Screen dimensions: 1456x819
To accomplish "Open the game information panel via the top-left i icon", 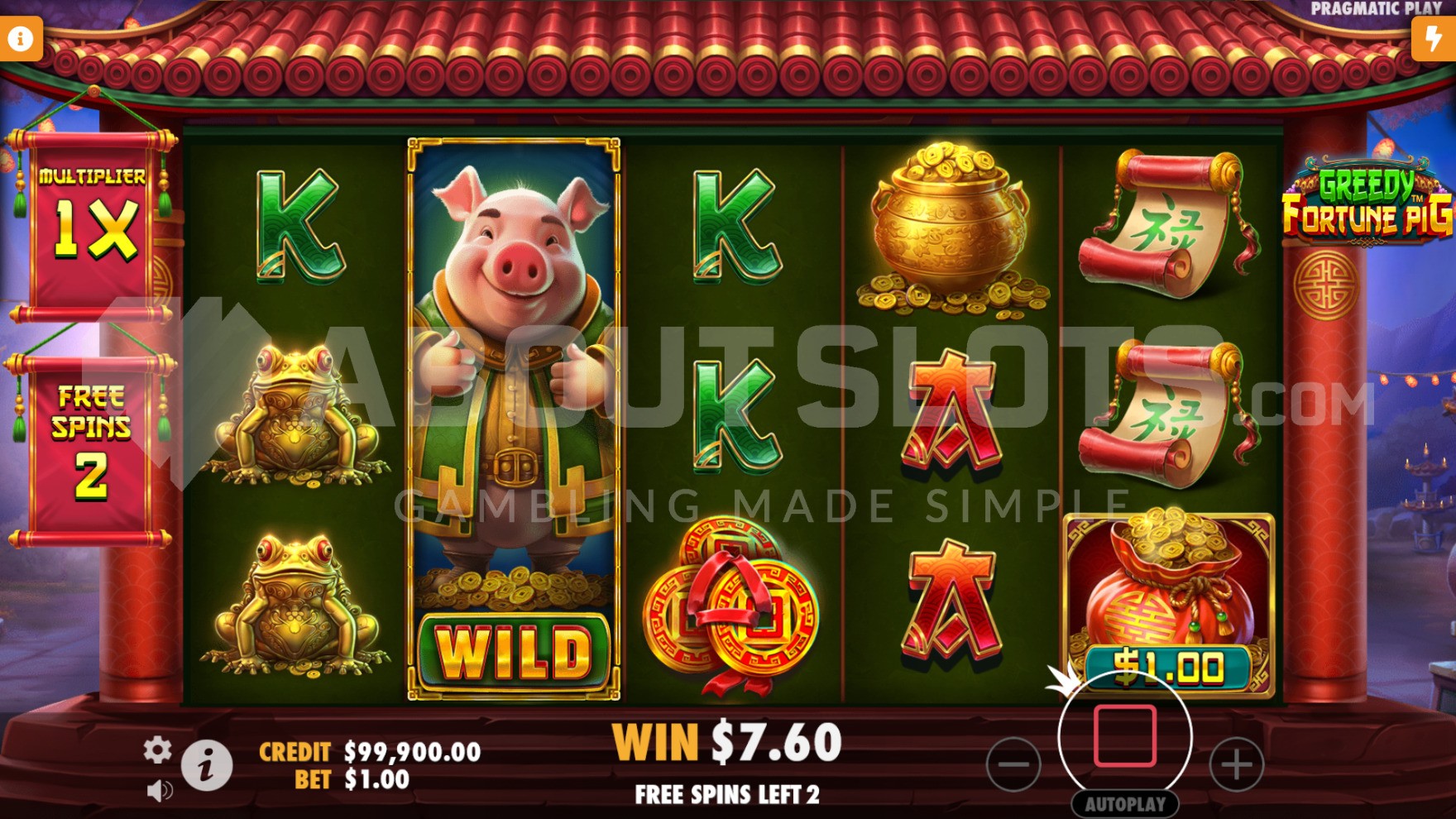I will (x=21, y=36).
